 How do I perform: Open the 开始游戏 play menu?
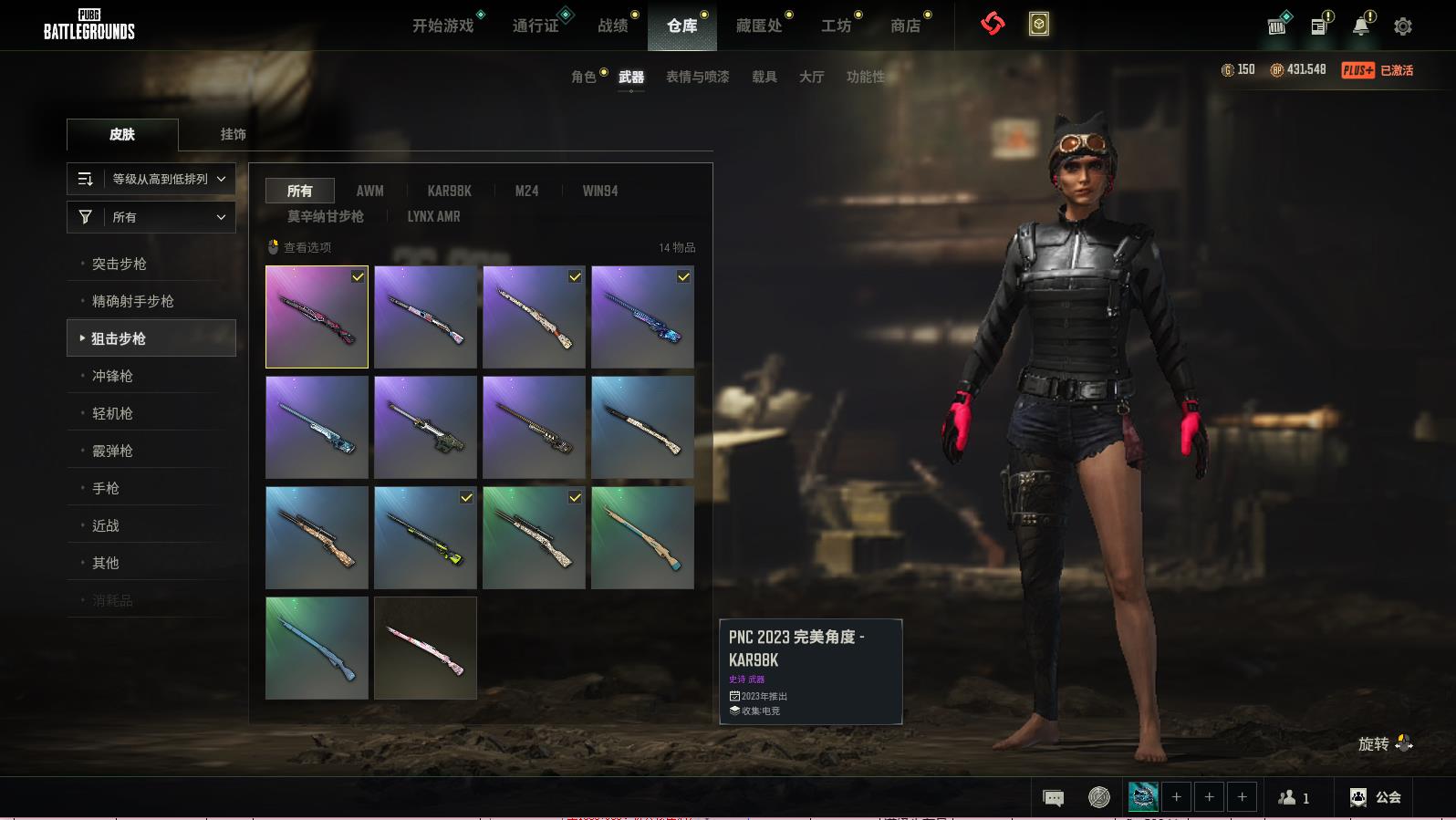[x=443, y=26]
